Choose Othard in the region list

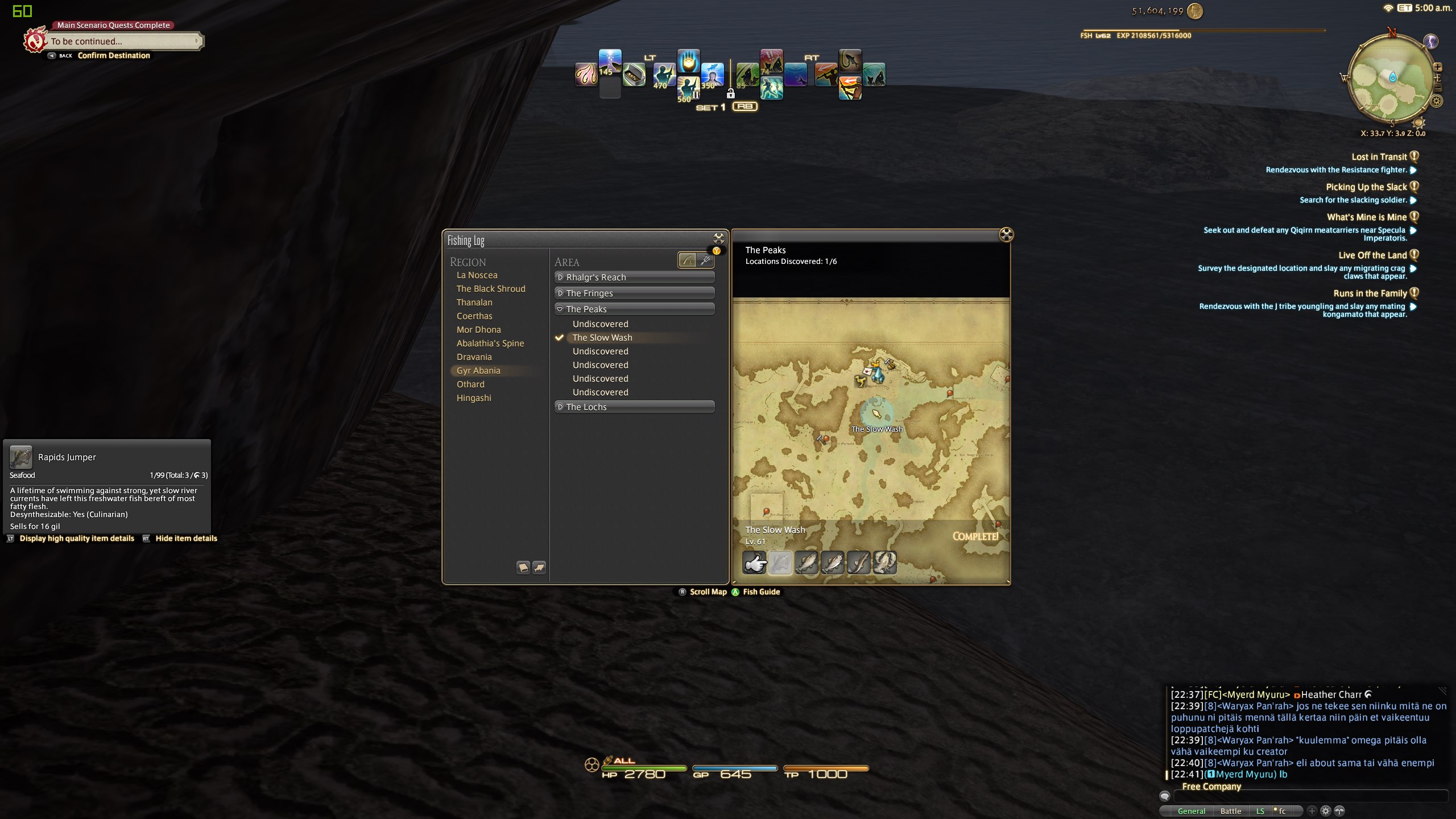(x=470, y=384)
